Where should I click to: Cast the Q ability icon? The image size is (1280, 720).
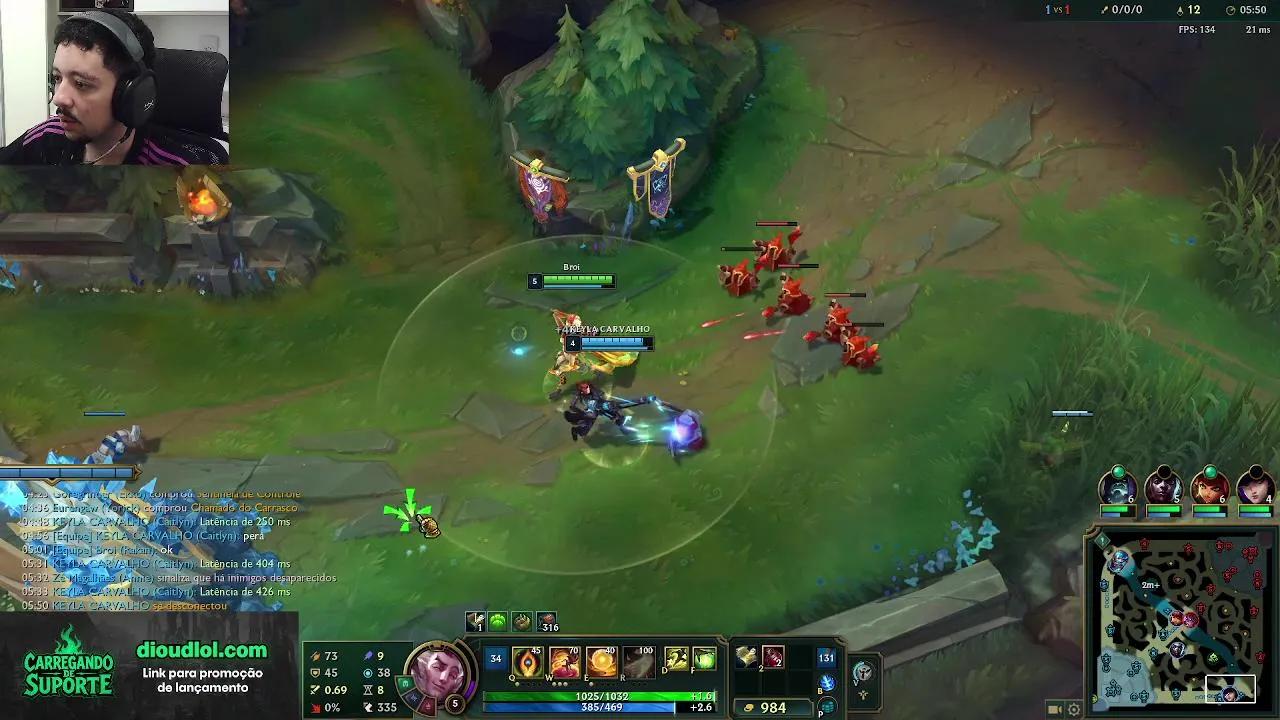[527, 662]
